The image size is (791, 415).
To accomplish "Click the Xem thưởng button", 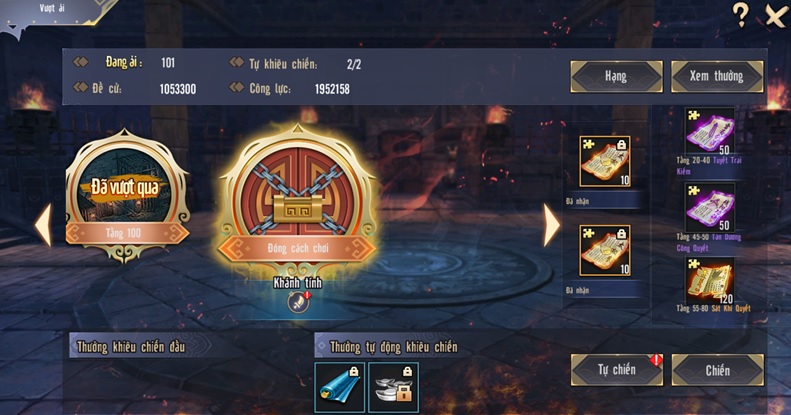I will tap(717, 76).
